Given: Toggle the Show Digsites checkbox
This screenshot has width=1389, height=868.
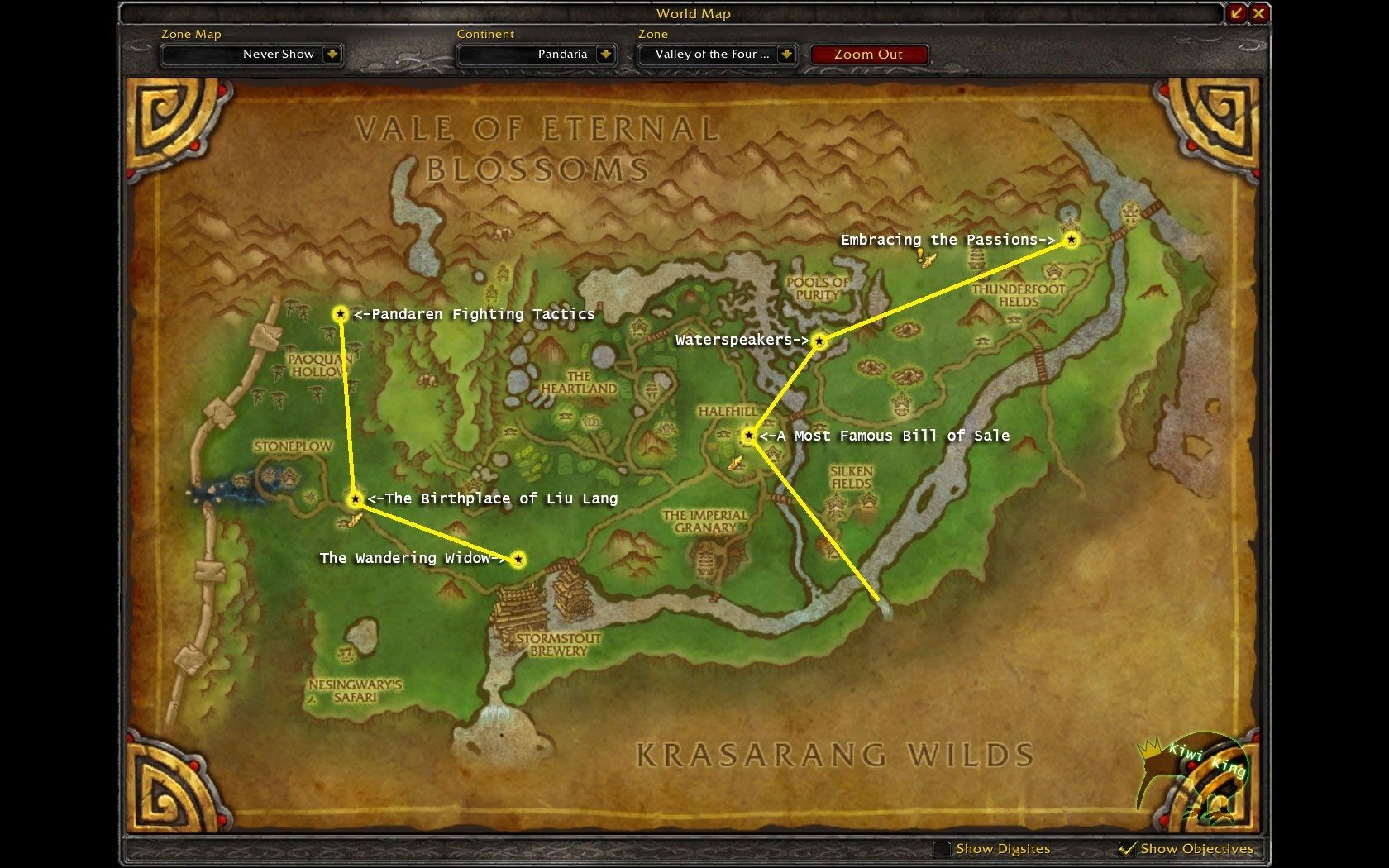Looking at the screenshot, I should click(x=941, y=849).
